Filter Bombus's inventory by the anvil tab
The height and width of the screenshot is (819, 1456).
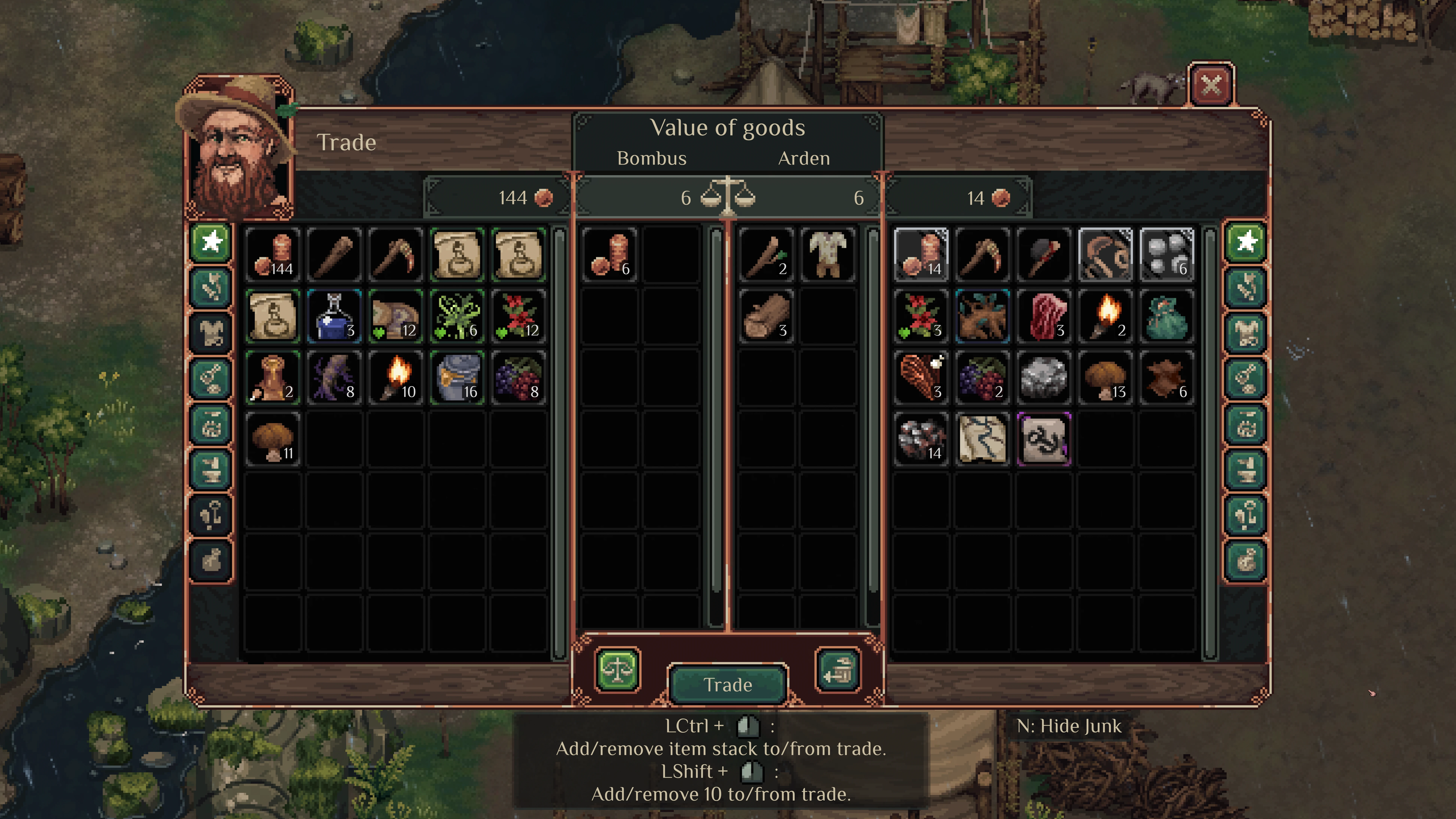coord(211,469)
